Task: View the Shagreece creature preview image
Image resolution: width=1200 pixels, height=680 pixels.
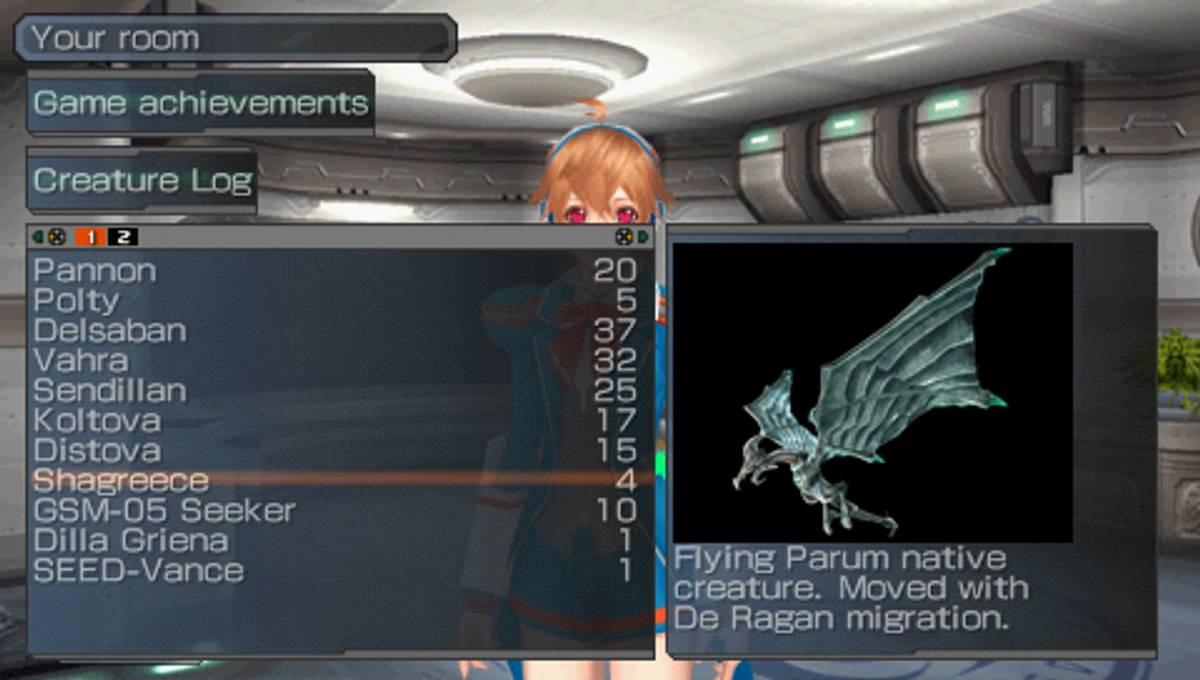Action: [872, 392]
